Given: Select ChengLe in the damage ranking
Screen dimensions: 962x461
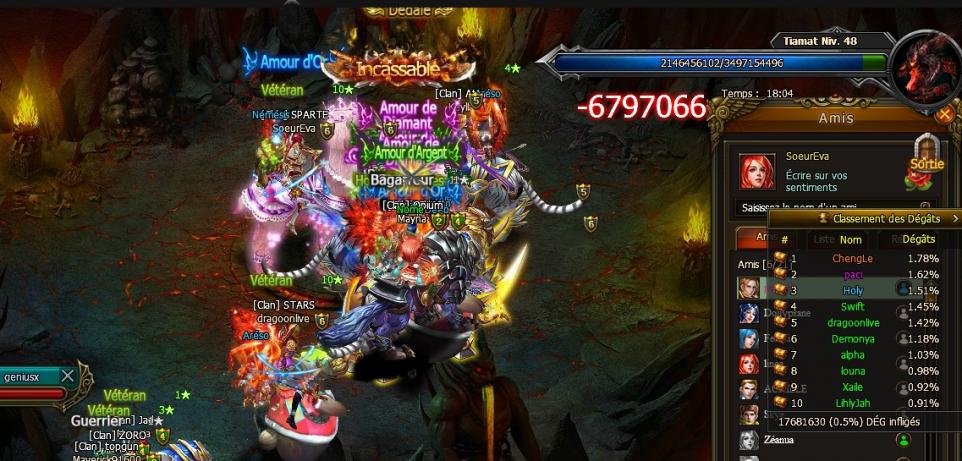Looking at the screenshot, I should tap(852, 259).
